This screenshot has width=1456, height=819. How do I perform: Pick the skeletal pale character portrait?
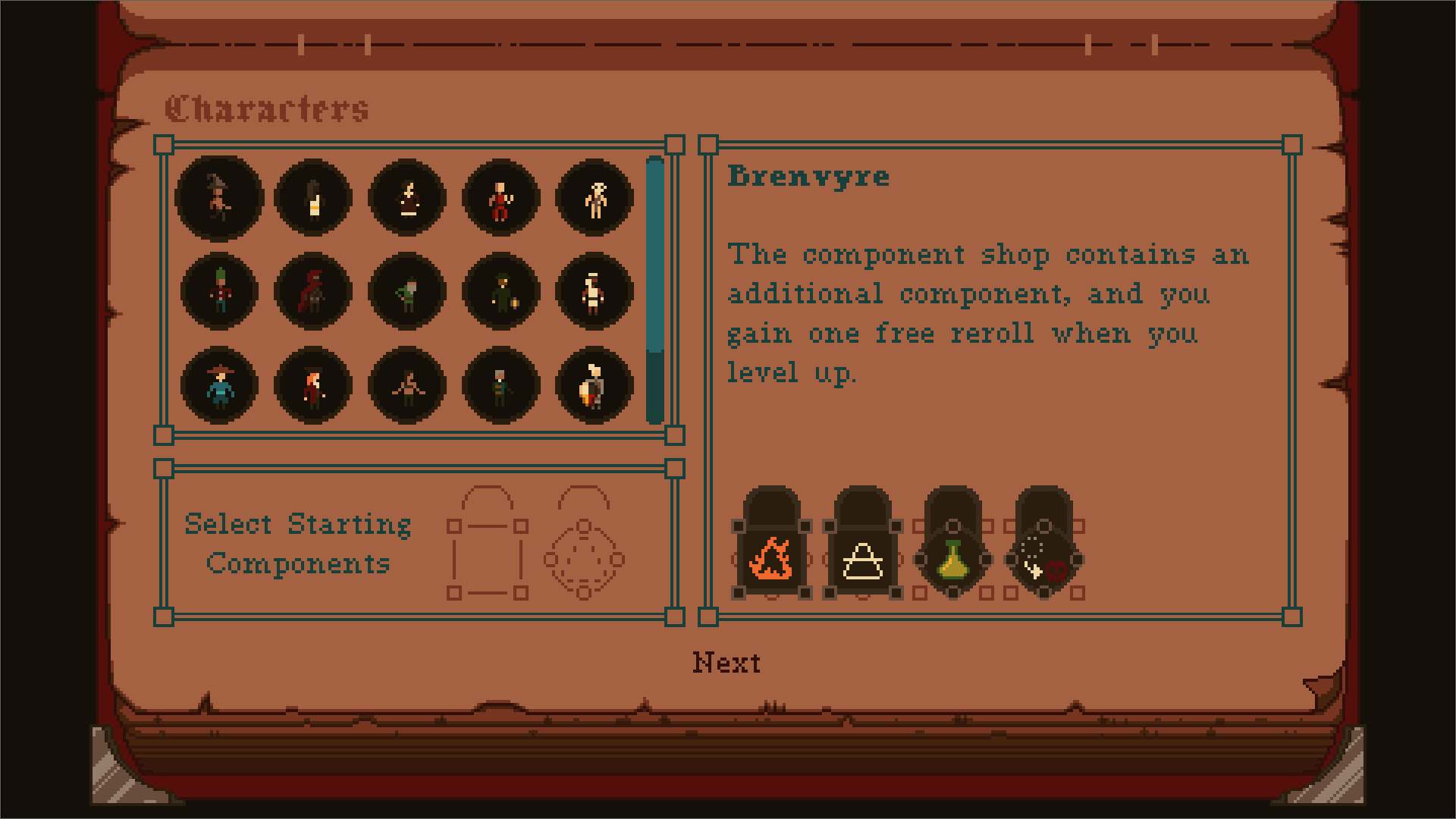(x=595, y=199)
